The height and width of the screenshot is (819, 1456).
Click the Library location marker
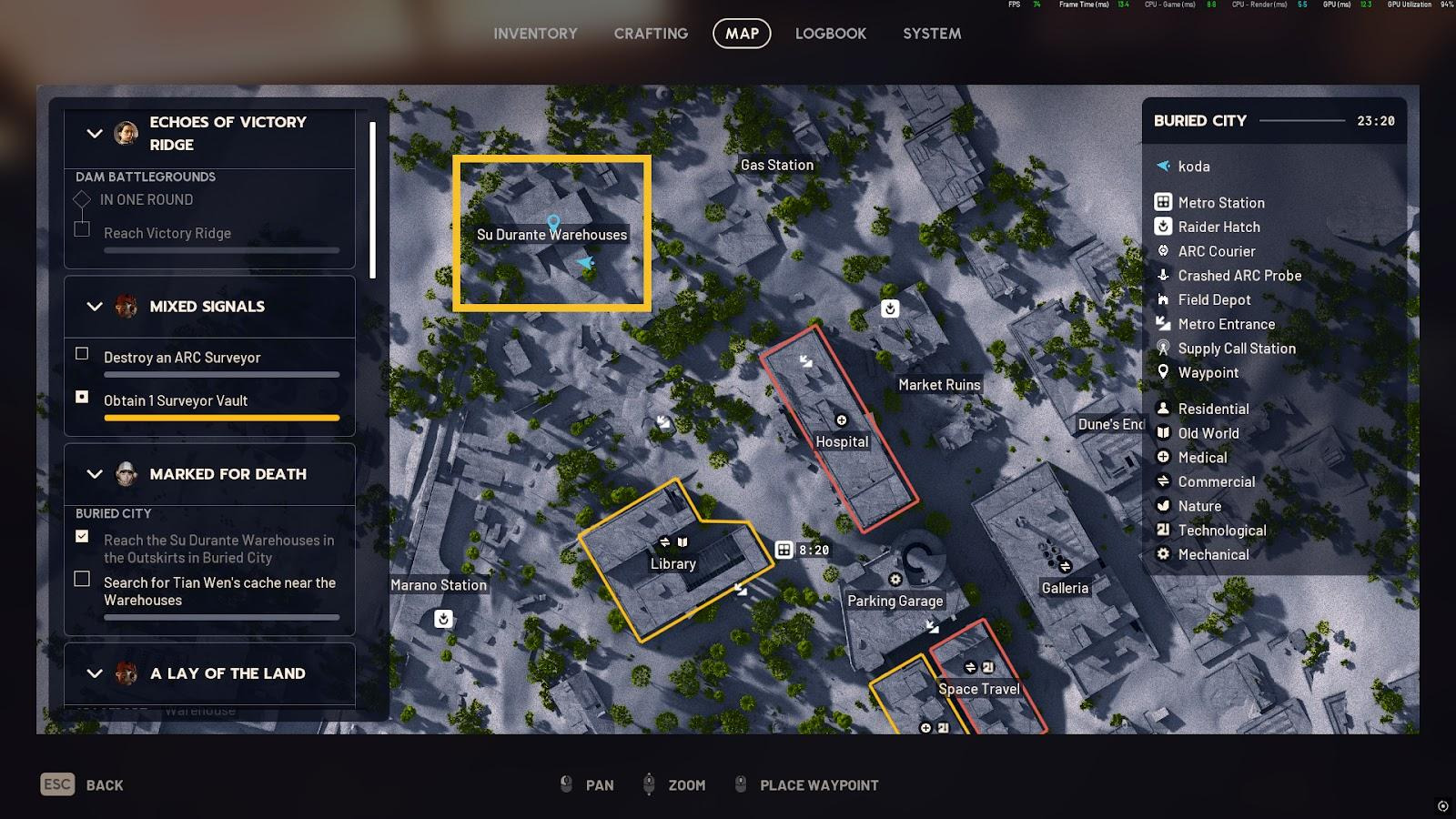[x=672, y=563]
